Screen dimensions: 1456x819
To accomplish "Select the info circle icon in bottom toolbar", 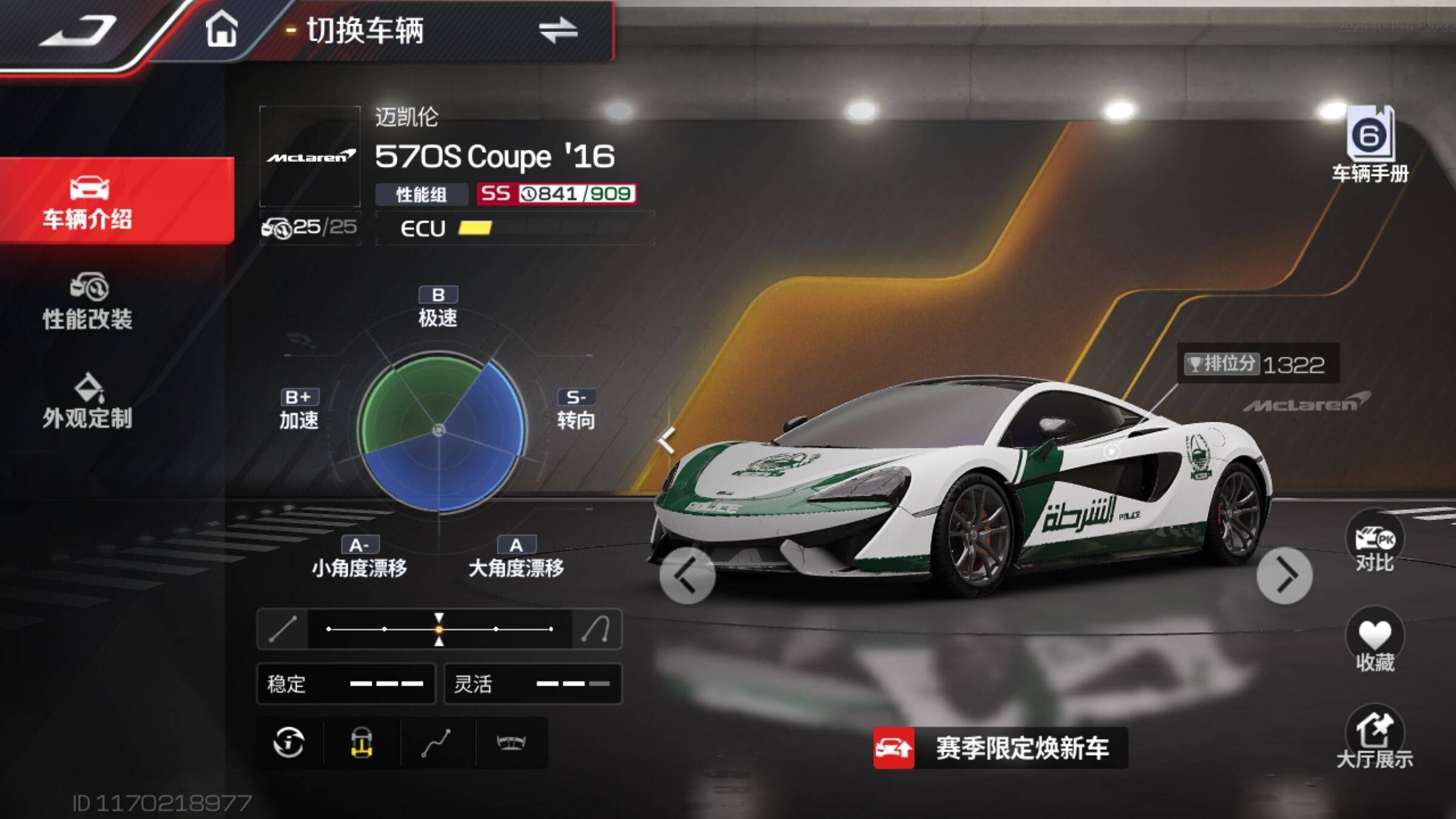I will [289, 743].
